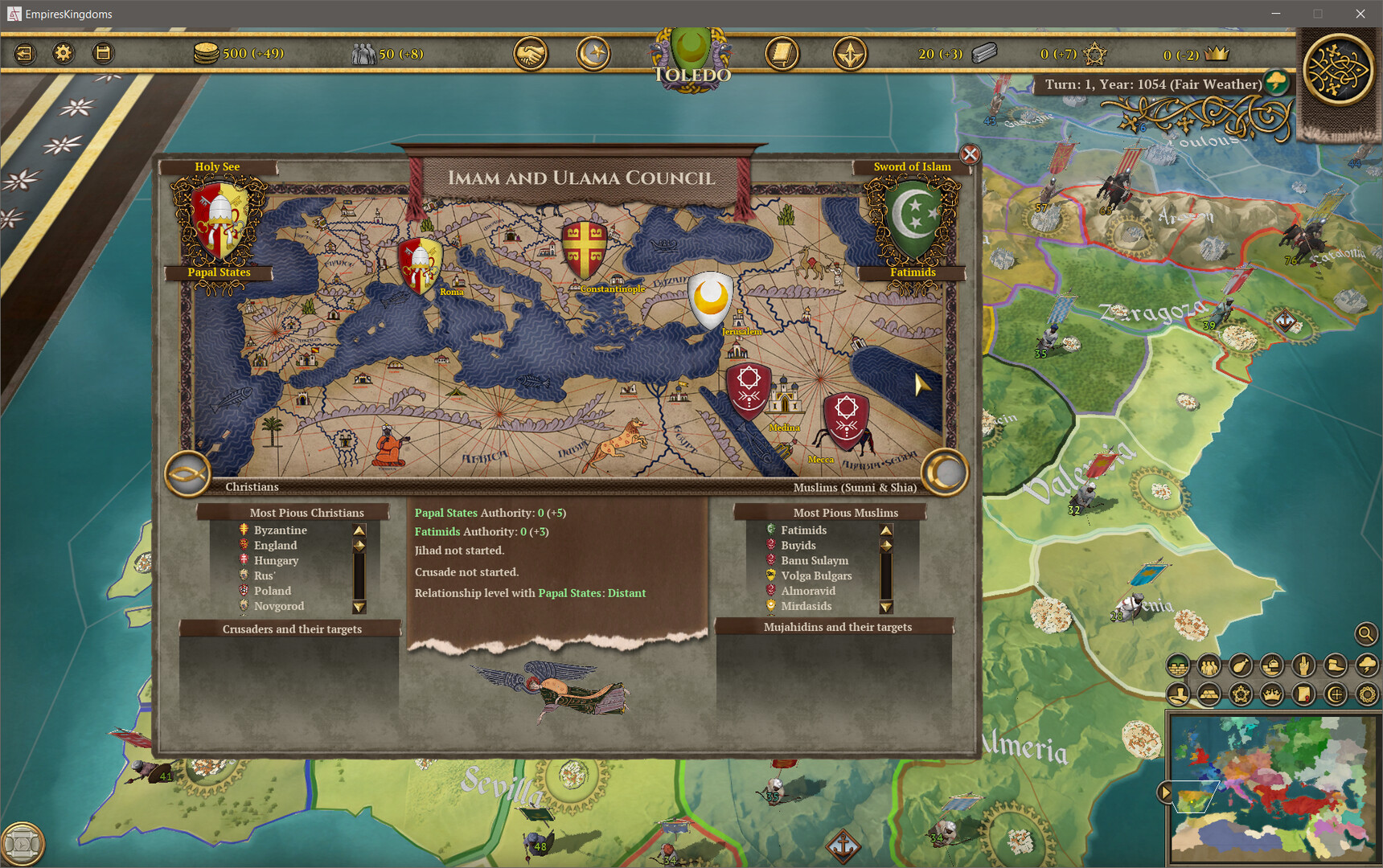Open the diplomacy handshake icon
1383x868 pixels.
[530, 53]
